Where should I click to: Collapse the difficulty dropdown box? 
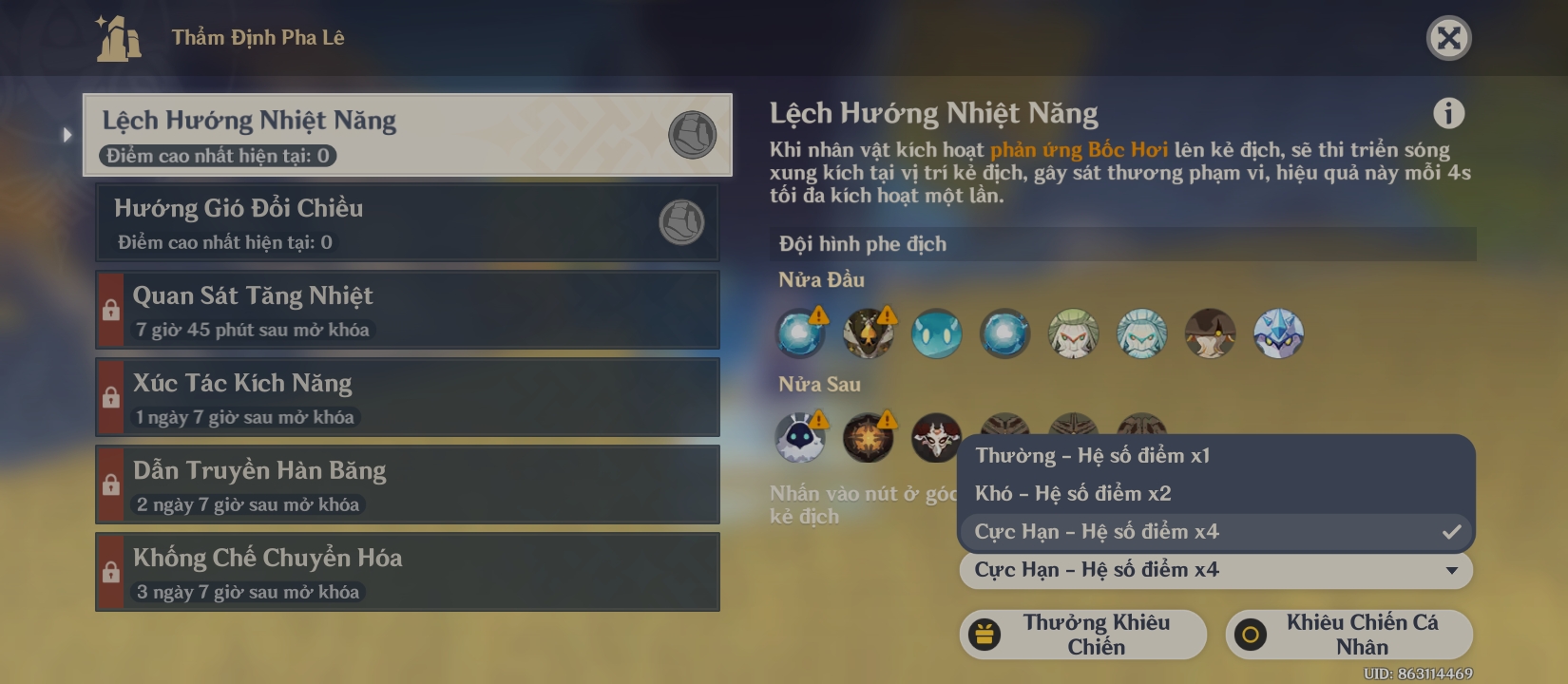click(x=1216, y=570)
